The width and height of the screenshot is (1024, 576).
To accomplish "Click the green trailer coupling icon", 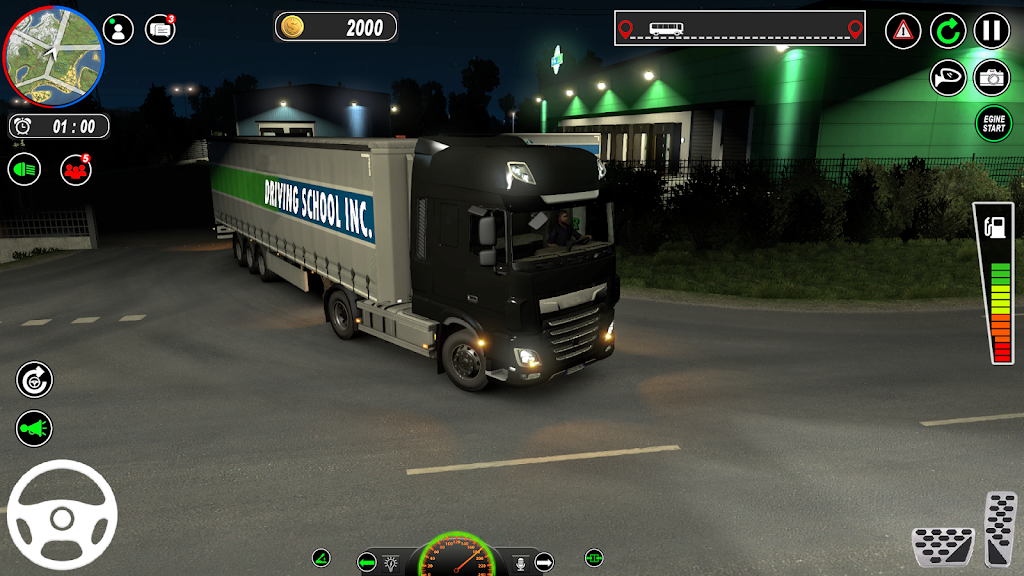I will (593, 558).
